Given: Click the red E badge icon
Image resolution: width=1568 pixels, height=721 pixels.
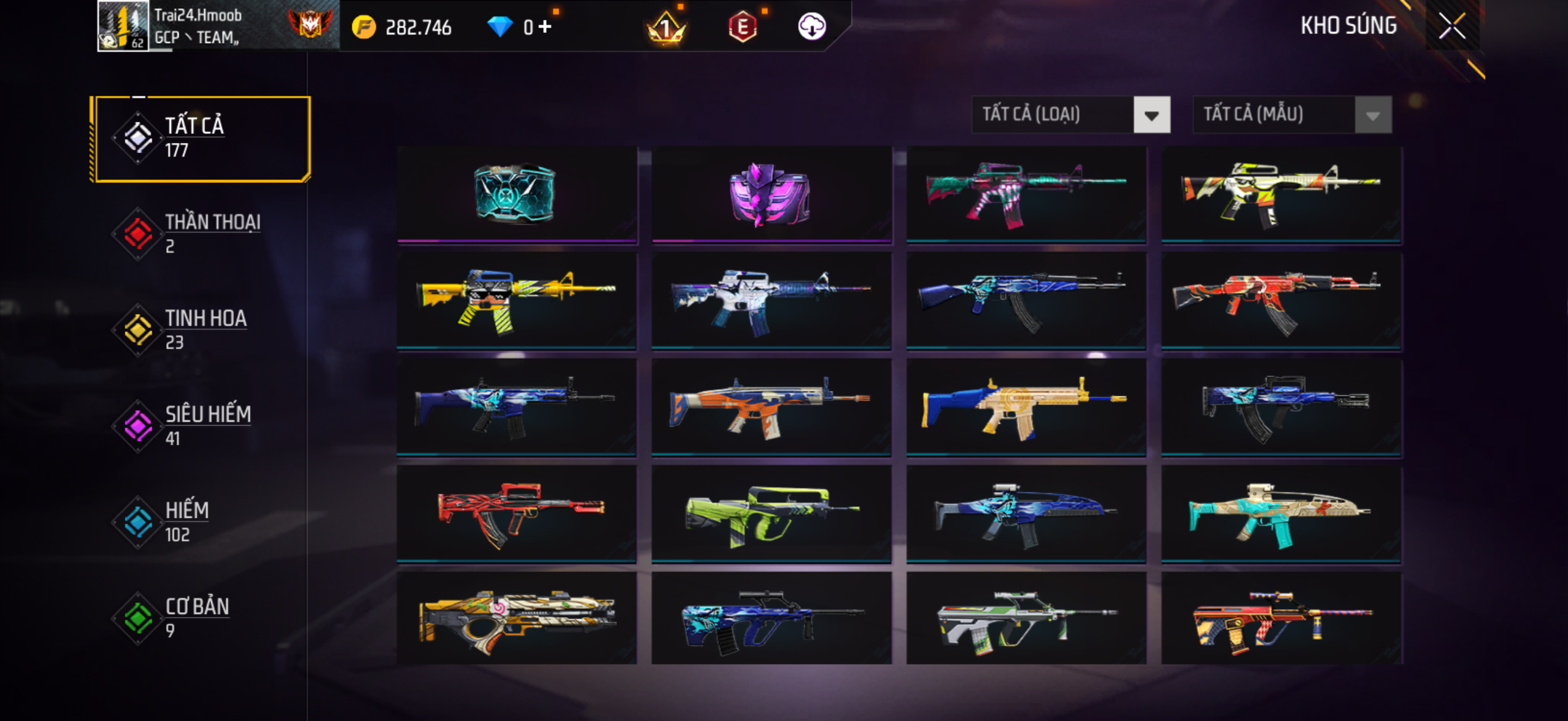Looking at the screenshot, I should [742, 27].
